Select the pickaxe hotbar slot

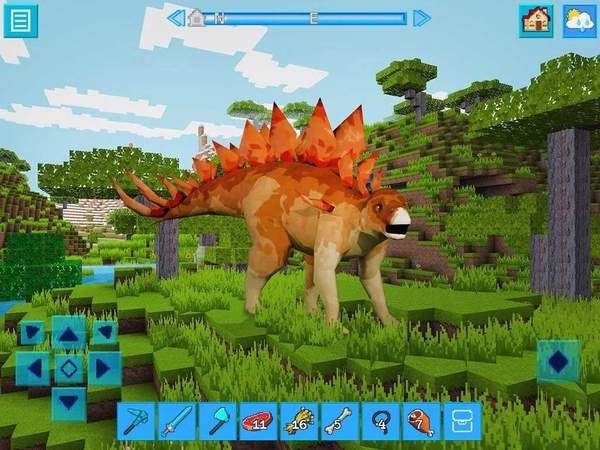pyautogui.click(x=136, y=421)
